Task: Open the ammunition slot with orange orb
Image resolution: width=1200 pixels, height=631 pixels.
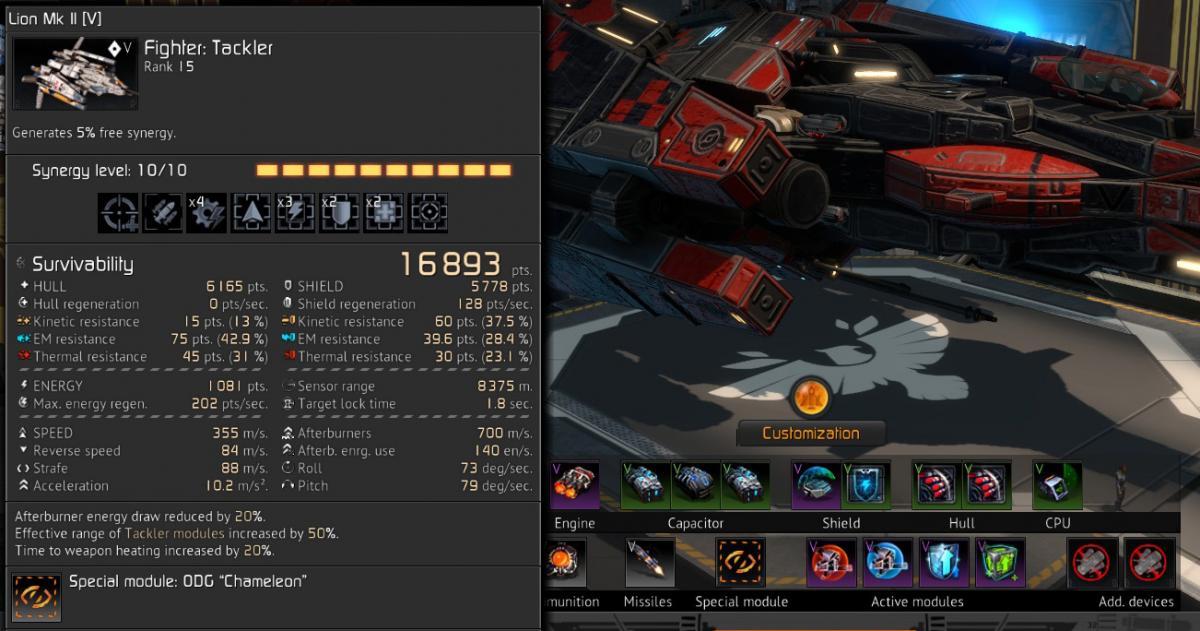Action: tap(566, 563)
